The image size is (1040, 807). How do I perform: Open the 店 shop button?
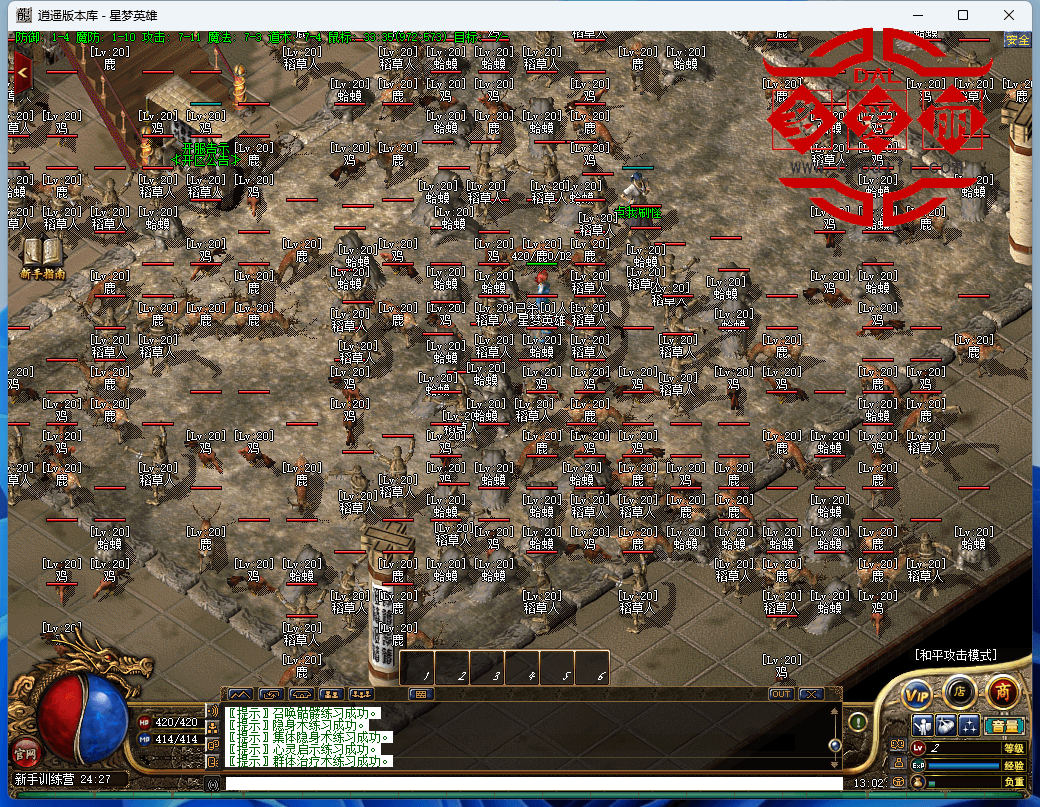coord(959,690)
